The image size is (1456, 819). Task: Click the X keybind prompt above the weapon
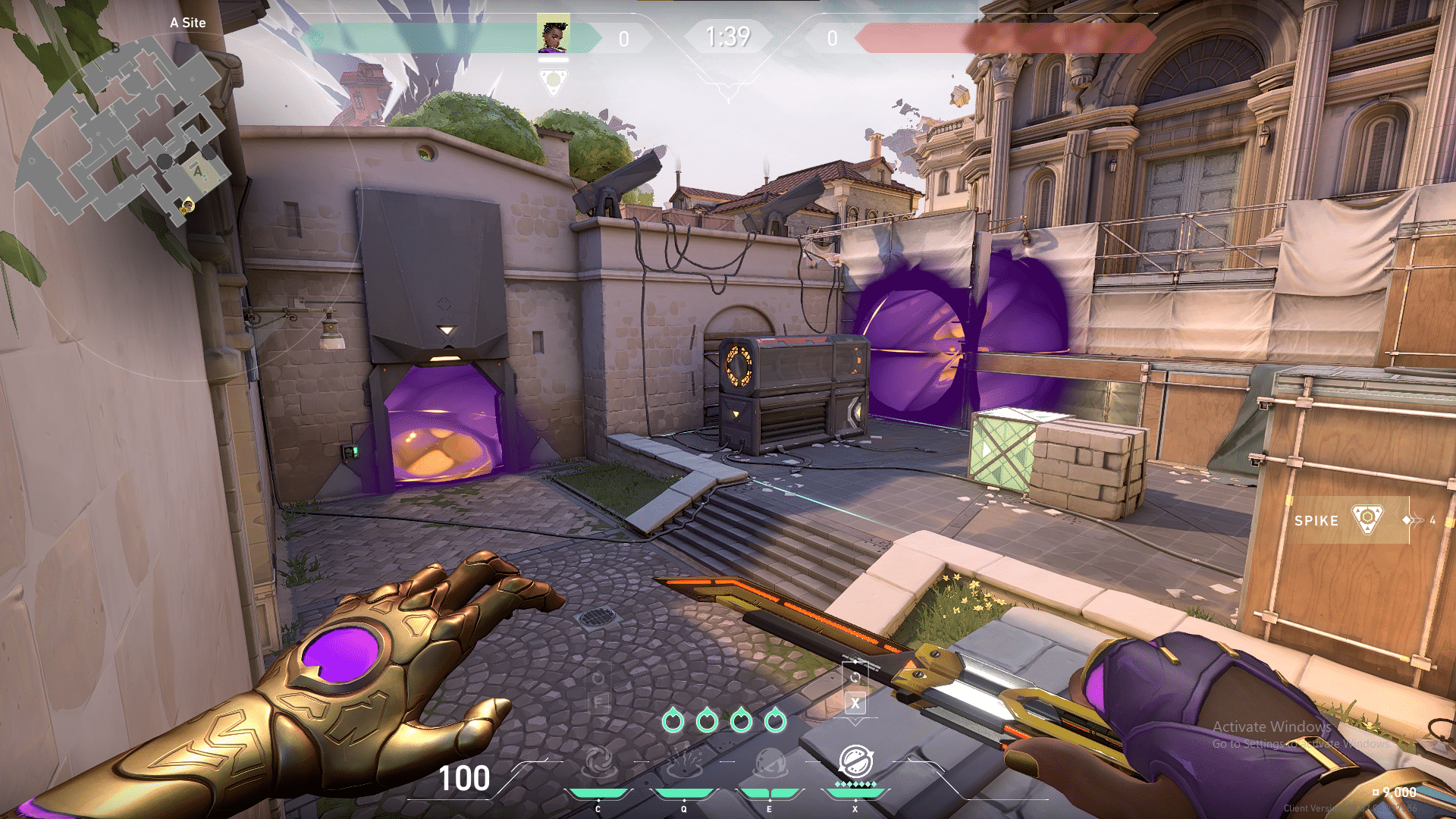(856, 704)
